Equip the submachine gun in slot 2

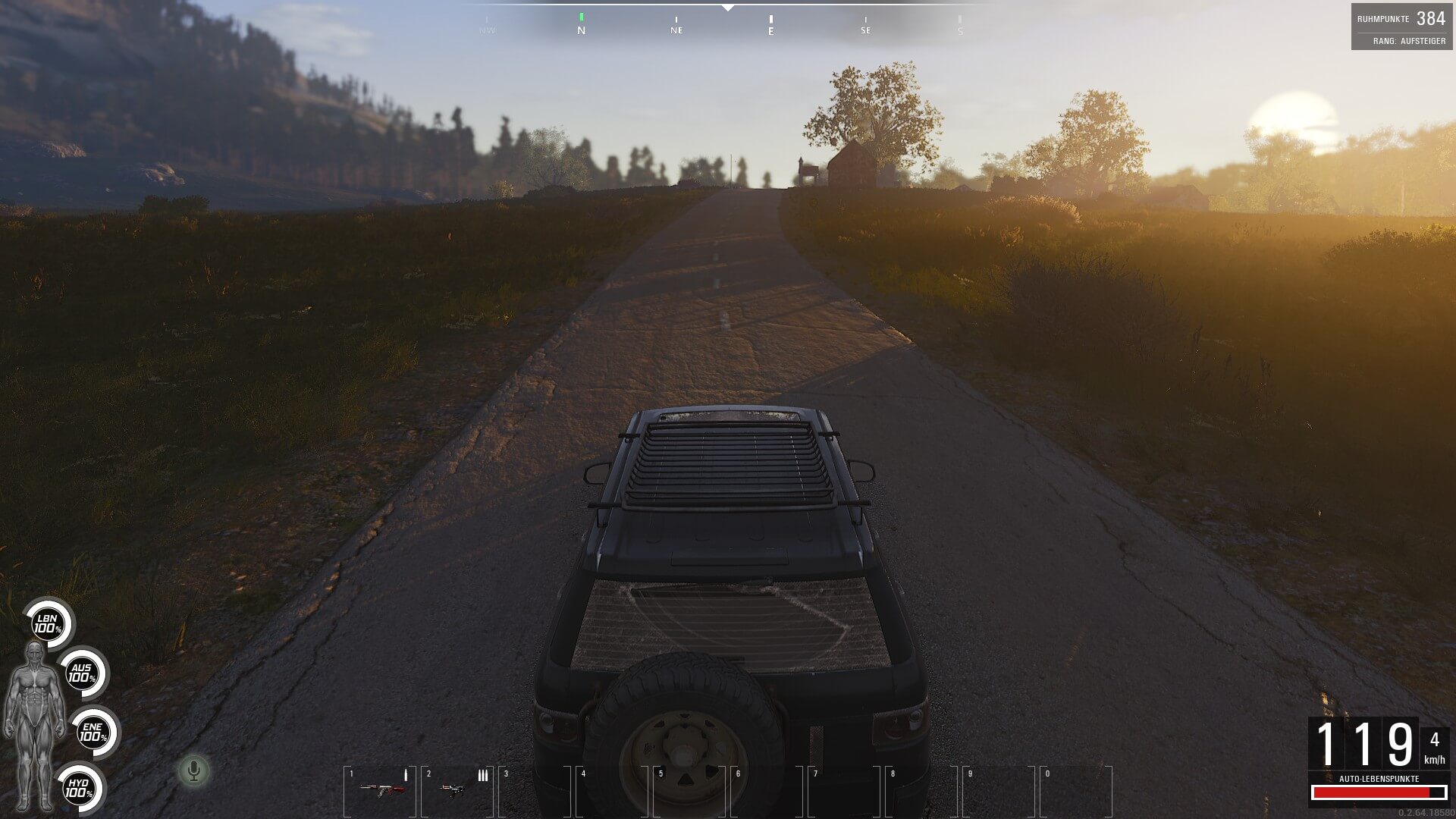pyautogui.click(x=455, y=789)
